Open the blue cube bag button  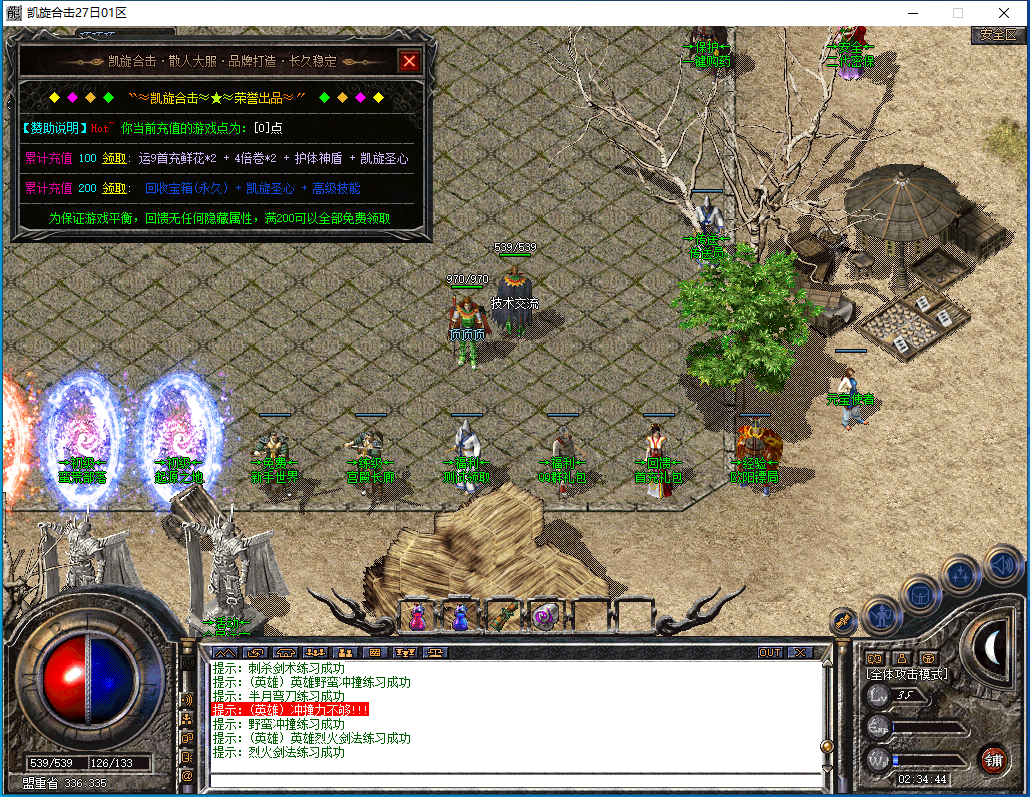click(920, 594)
